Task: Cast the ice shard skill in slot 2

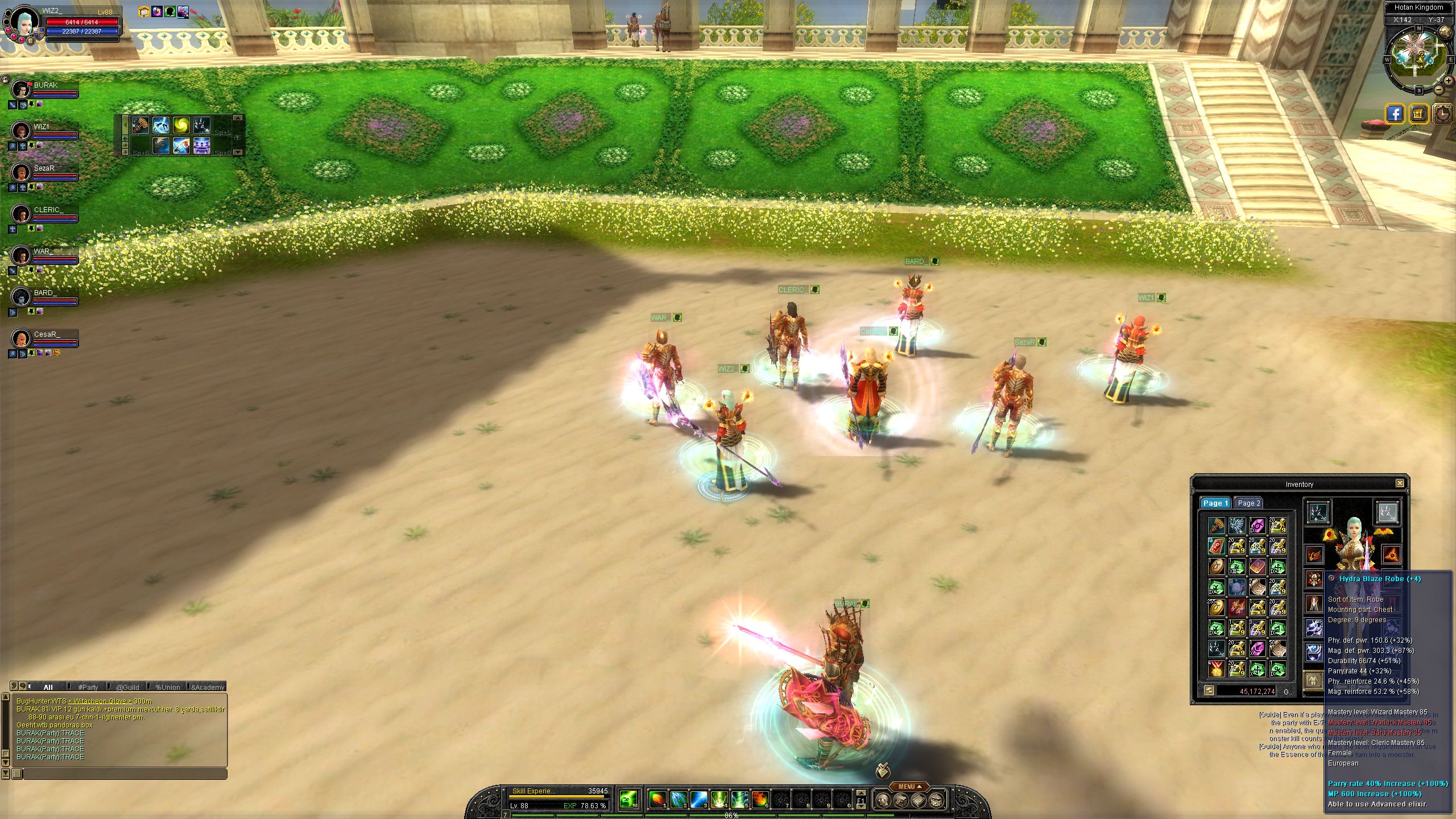Action: click(679, 799)
